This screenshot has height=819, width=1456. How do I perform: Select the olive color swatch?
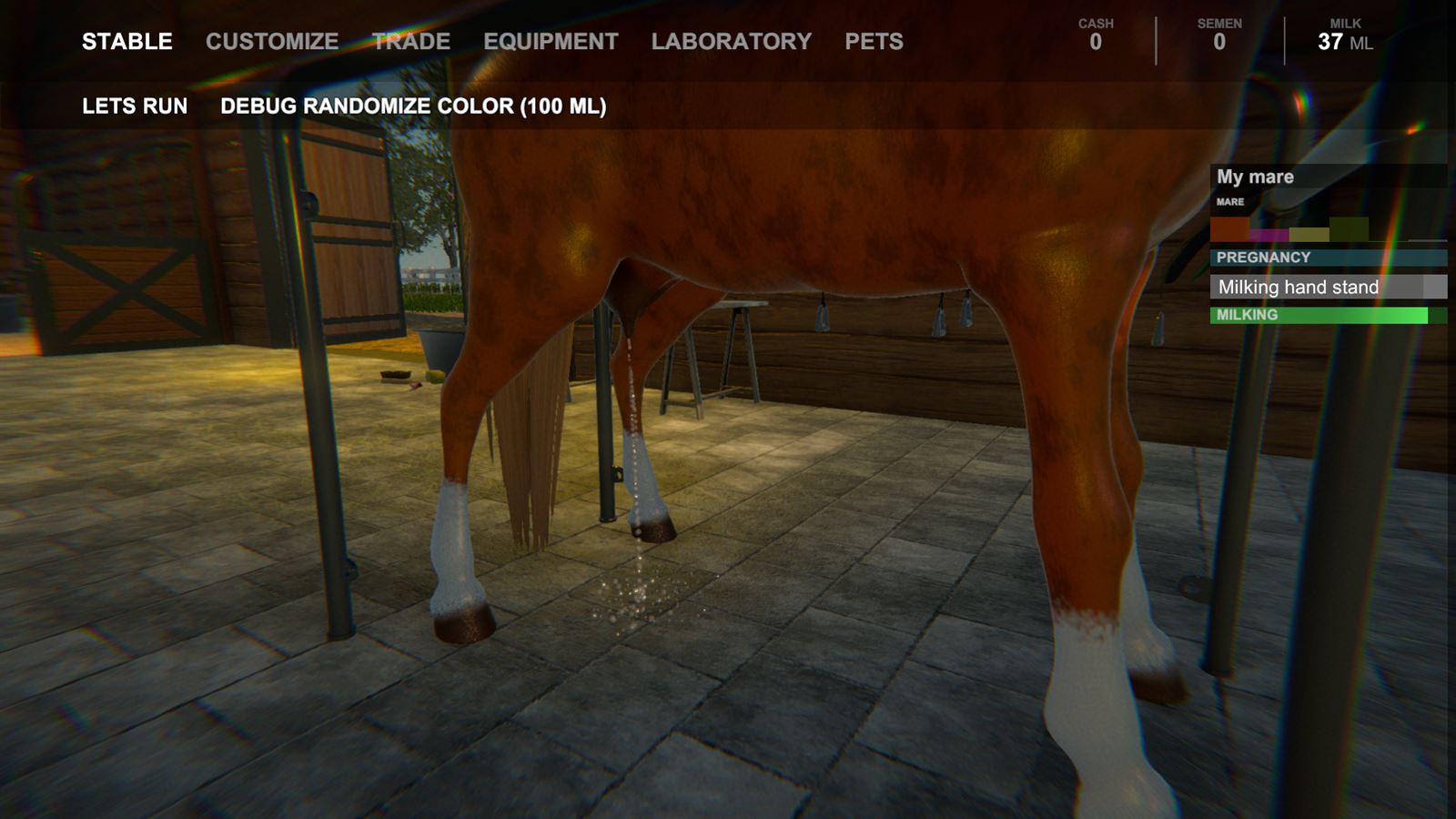pyautogui.click(x=1350, y=227)
